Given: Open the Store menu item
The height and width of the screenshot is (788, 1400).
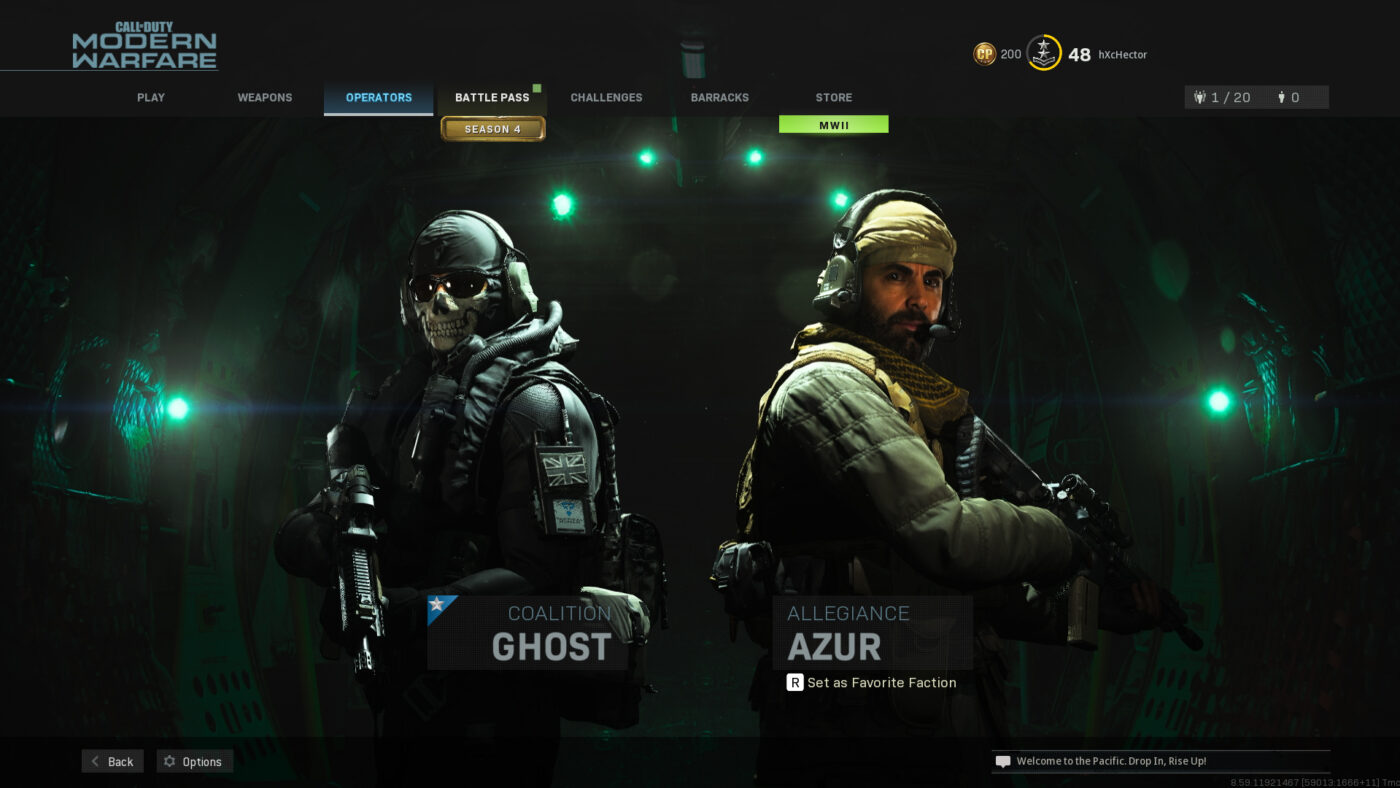Looking at the screenshot, I should coord(833,97).
